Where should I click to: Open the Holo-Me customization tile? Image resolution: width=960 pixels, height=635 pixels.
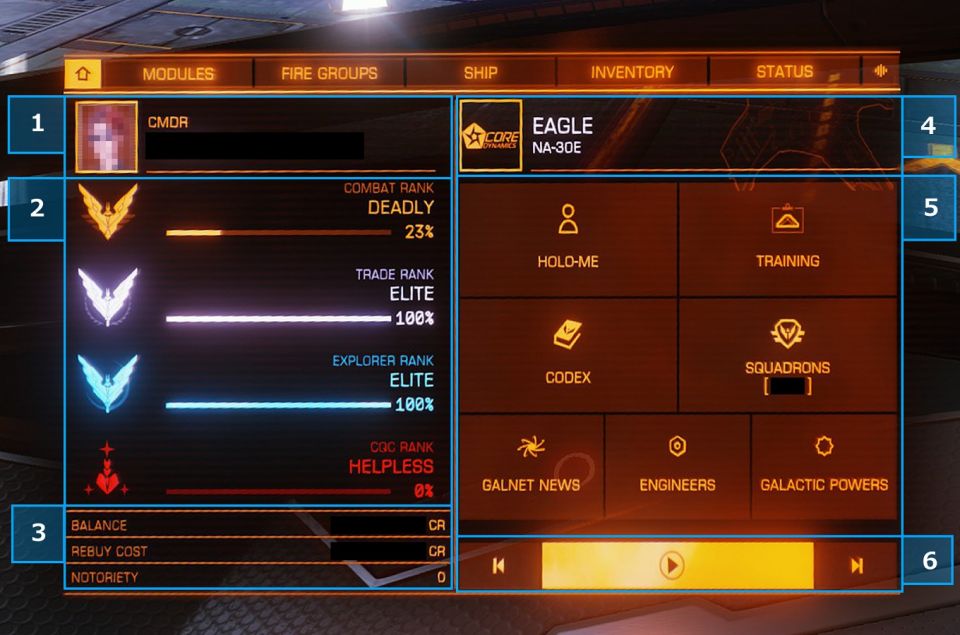click(567, 238)
